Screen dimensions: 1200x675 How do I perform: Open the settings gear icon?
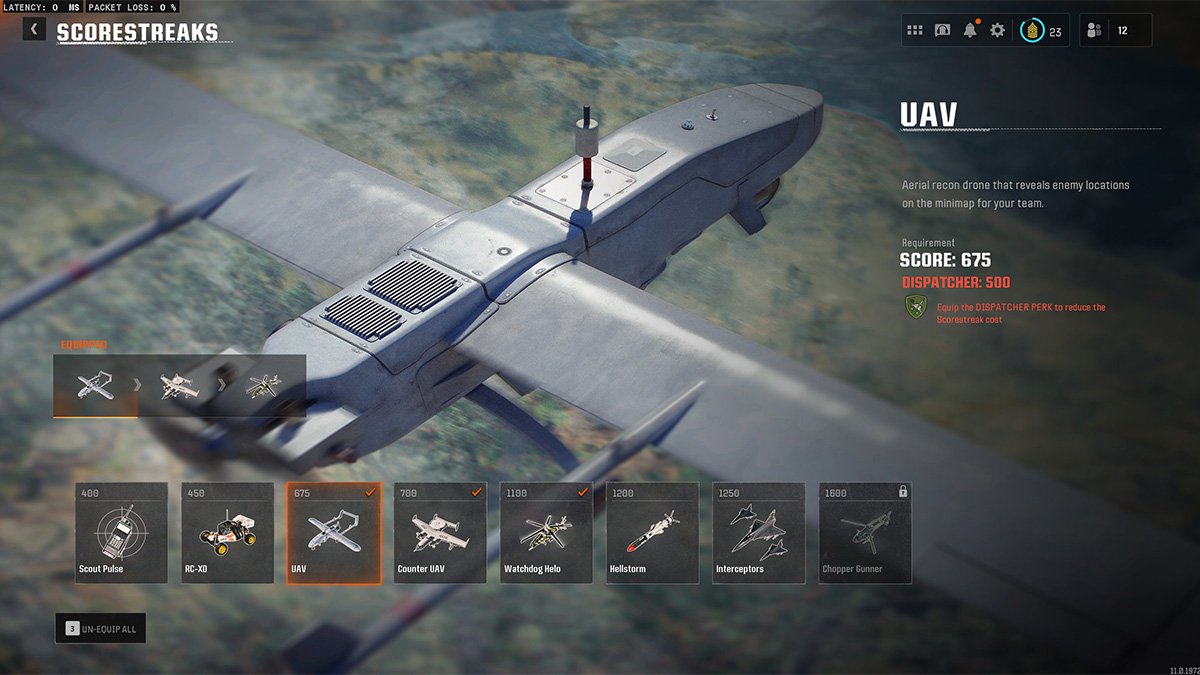(x=997, y=30)
